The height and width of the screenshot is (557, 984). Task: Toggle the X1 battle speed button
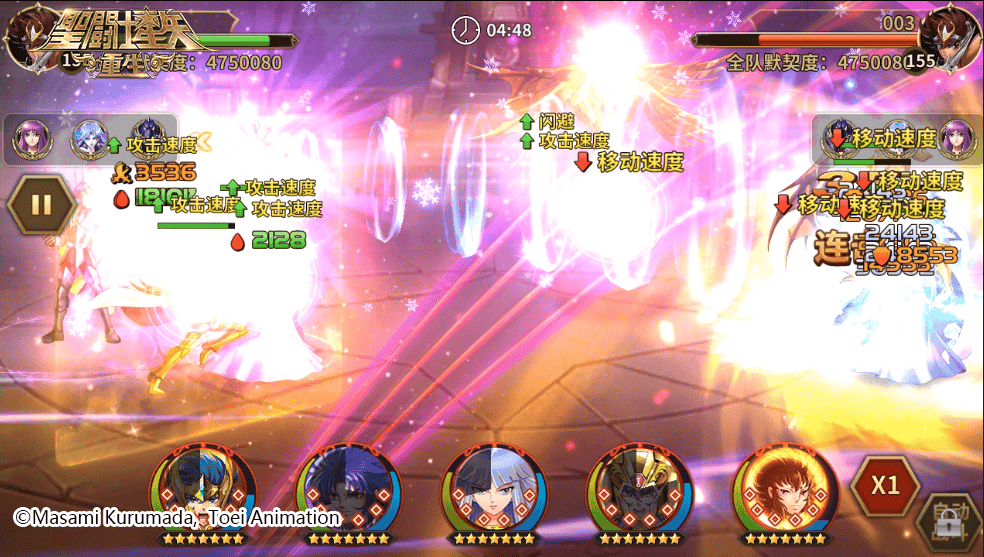[885, 486]
